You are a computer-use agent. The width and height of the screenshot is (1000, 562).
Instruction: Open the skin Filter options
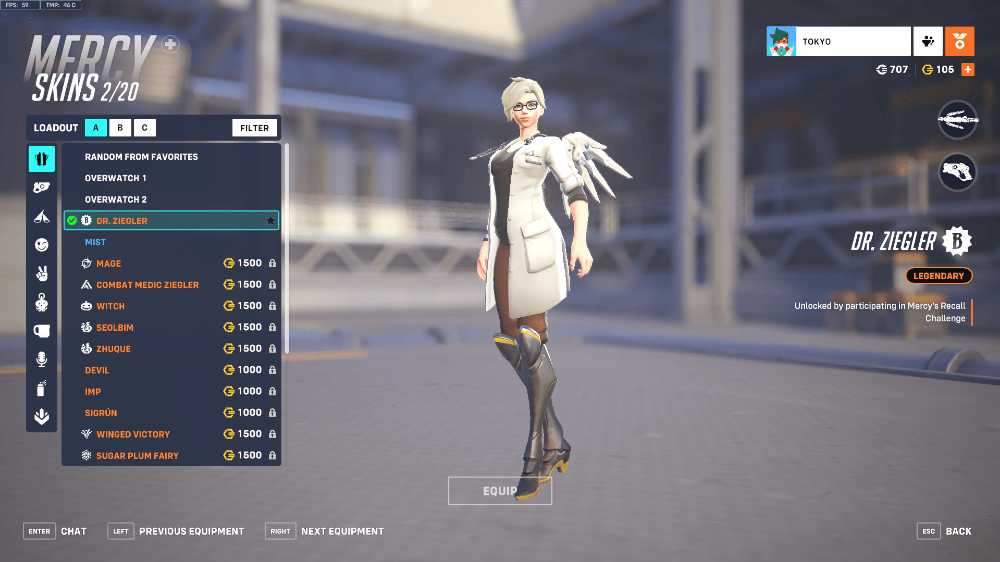pos(254,128)
